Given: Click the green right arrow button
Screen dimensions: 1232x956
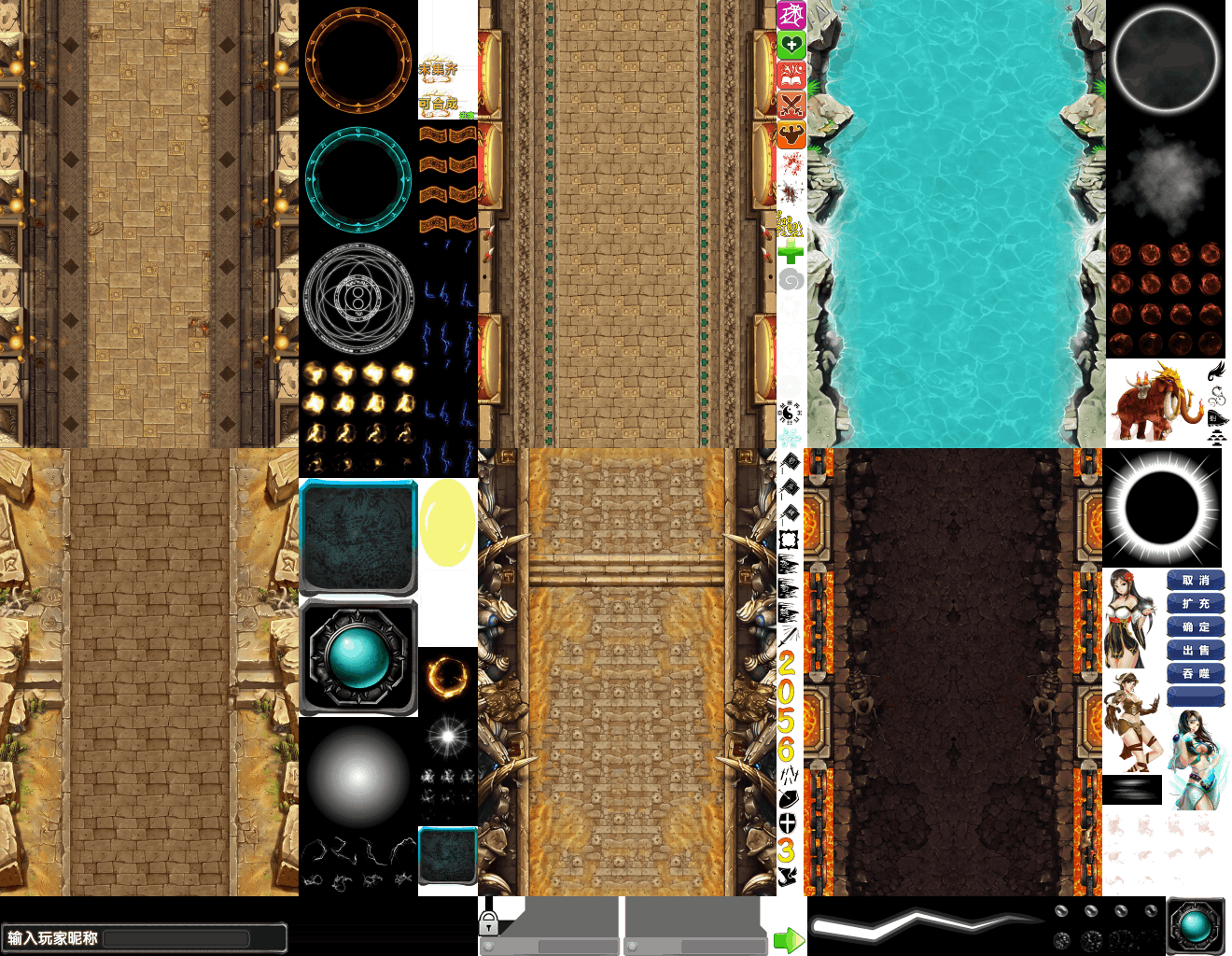Looking at the screenshot, I should point(789,940).
